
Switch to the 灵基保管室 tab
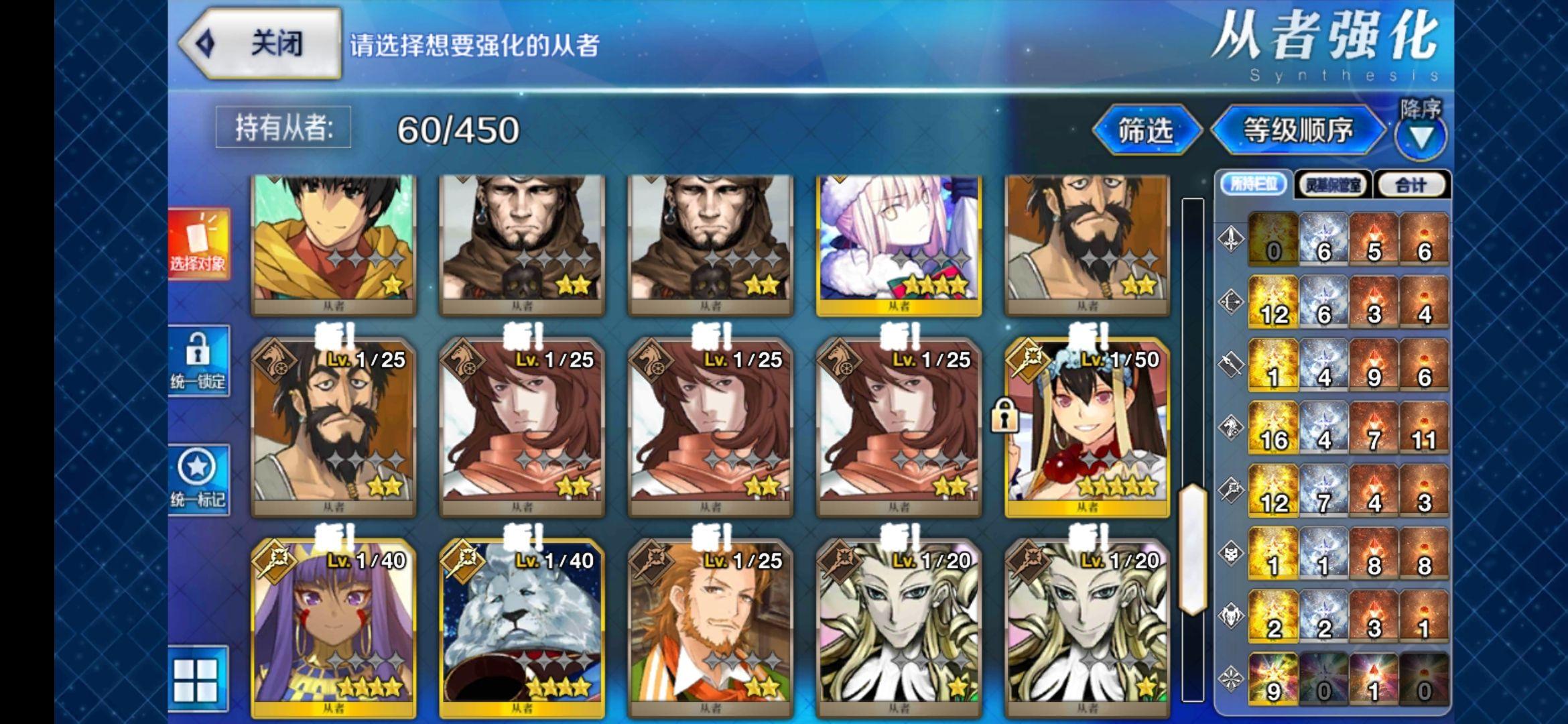click(x=1332, y=185)
